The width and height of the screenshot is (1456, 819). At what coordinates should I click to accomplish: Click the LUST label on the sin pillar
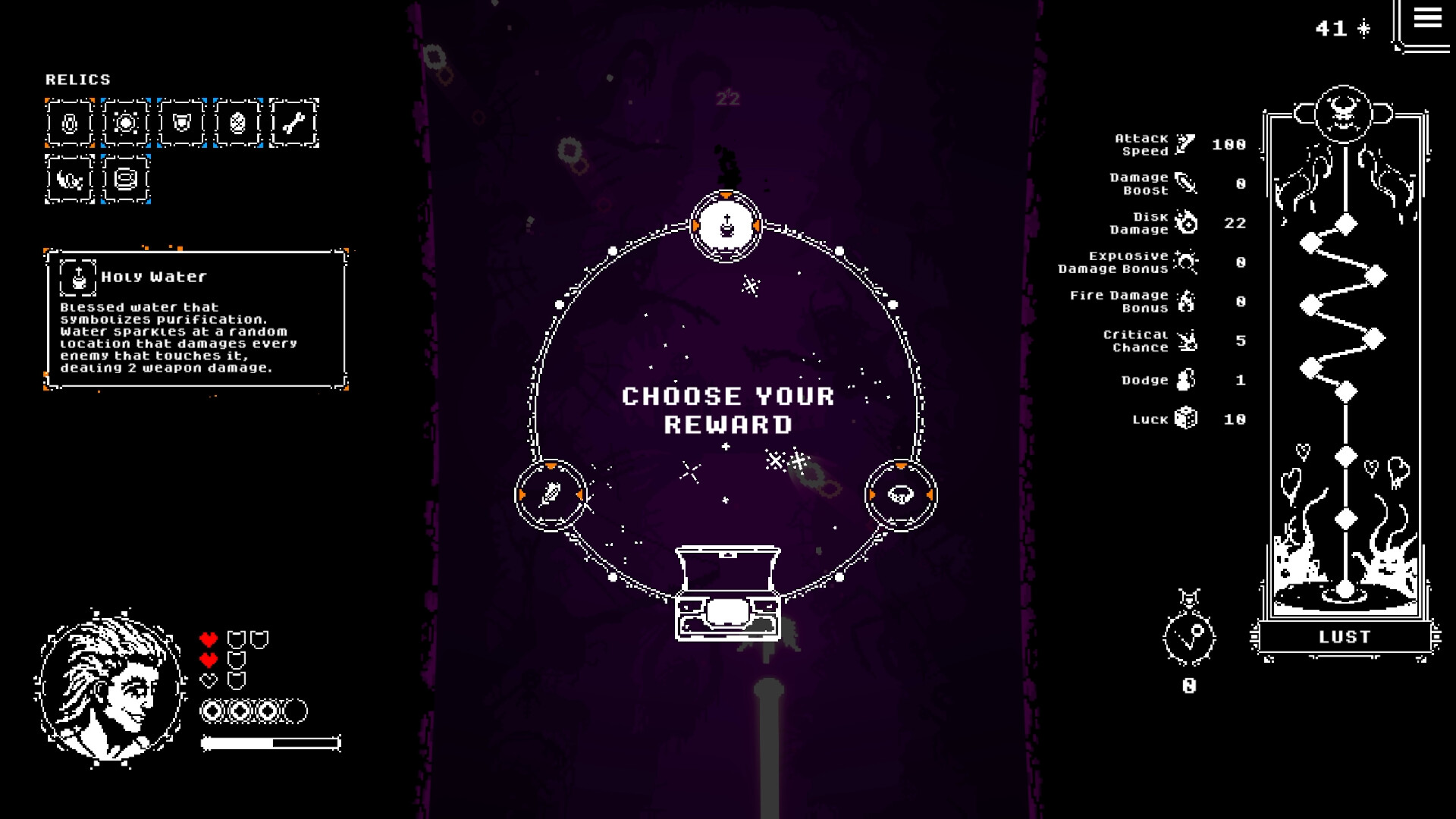click(x=1344, y=637)
